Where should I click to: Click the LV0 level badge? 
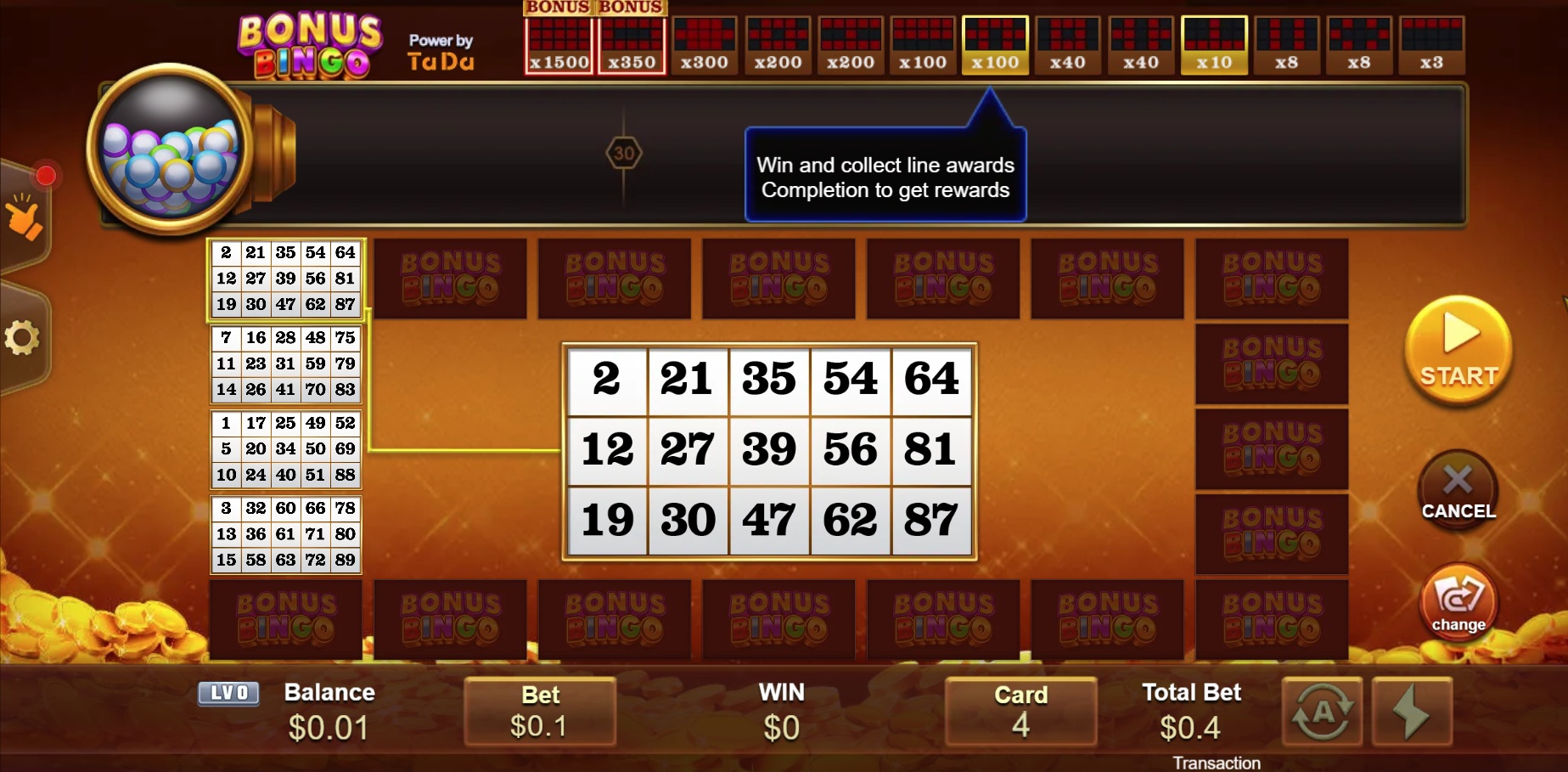228,693
